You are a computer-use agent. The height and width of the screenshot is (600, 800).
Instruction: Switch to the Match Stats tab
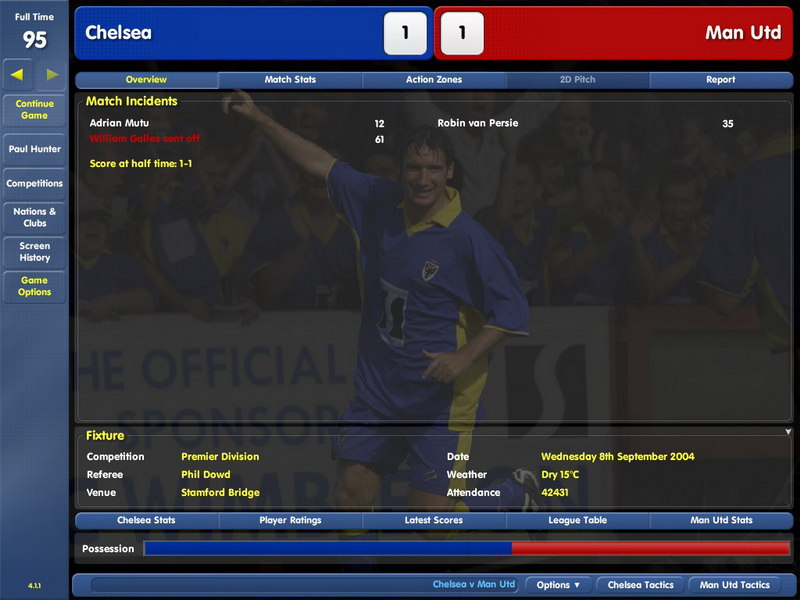290,80
